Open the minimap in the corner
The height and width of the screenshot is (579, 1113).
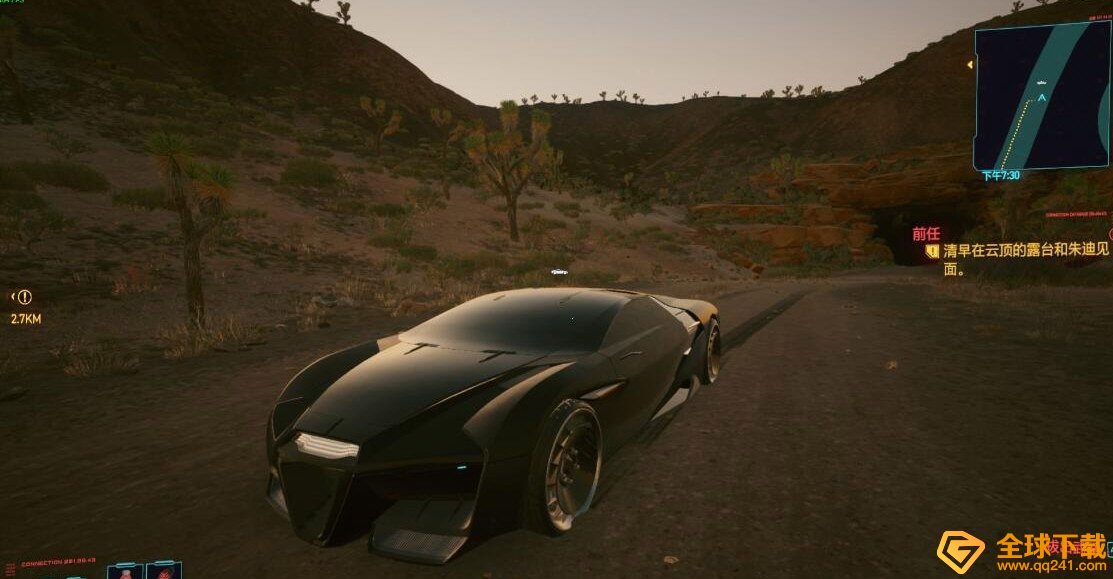[1040, 95]
